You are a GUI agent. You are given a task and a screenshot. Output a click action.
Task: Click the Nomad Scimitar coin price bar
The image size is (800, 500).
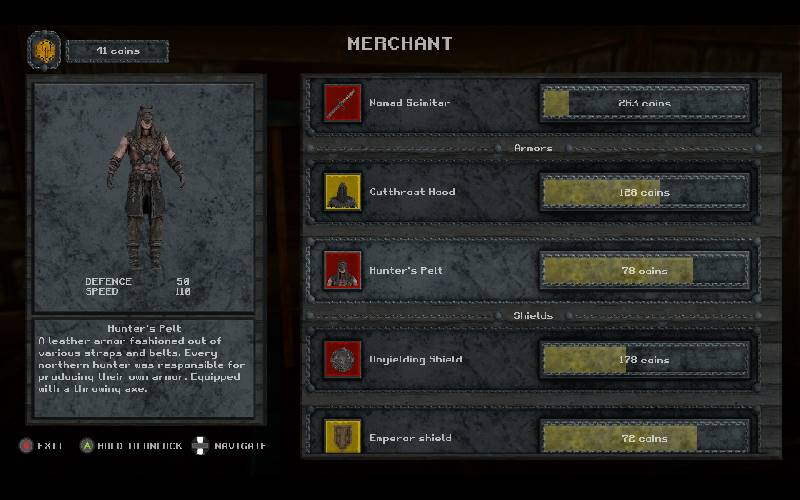644,103
